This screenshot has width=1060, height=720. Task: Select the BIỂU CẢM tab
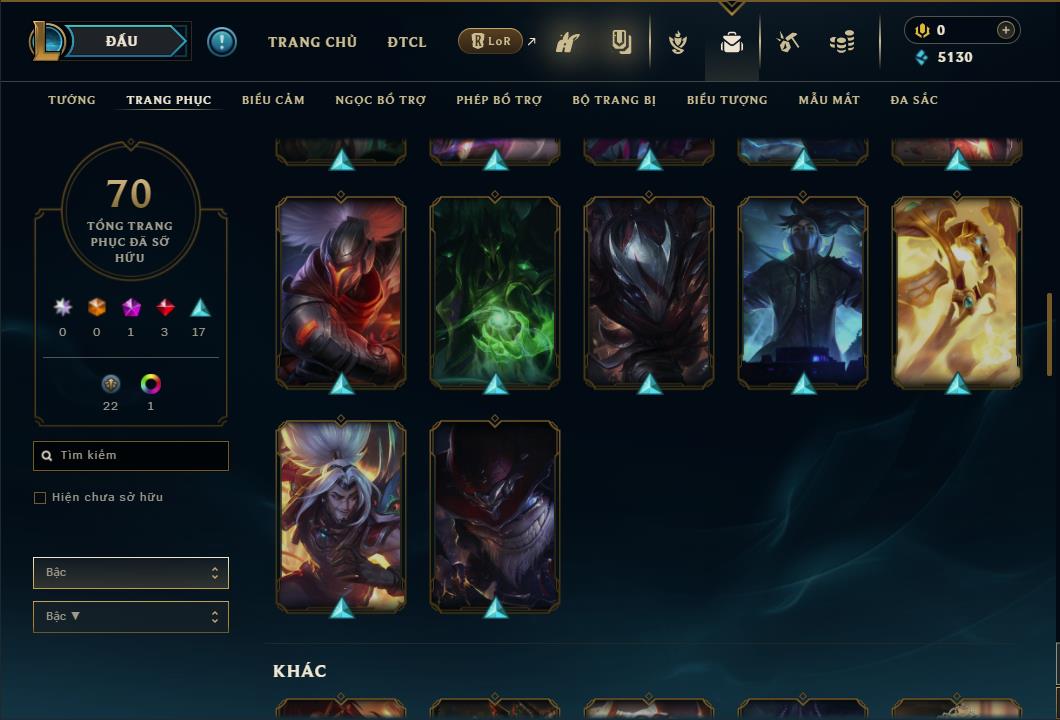pos(273,100)
